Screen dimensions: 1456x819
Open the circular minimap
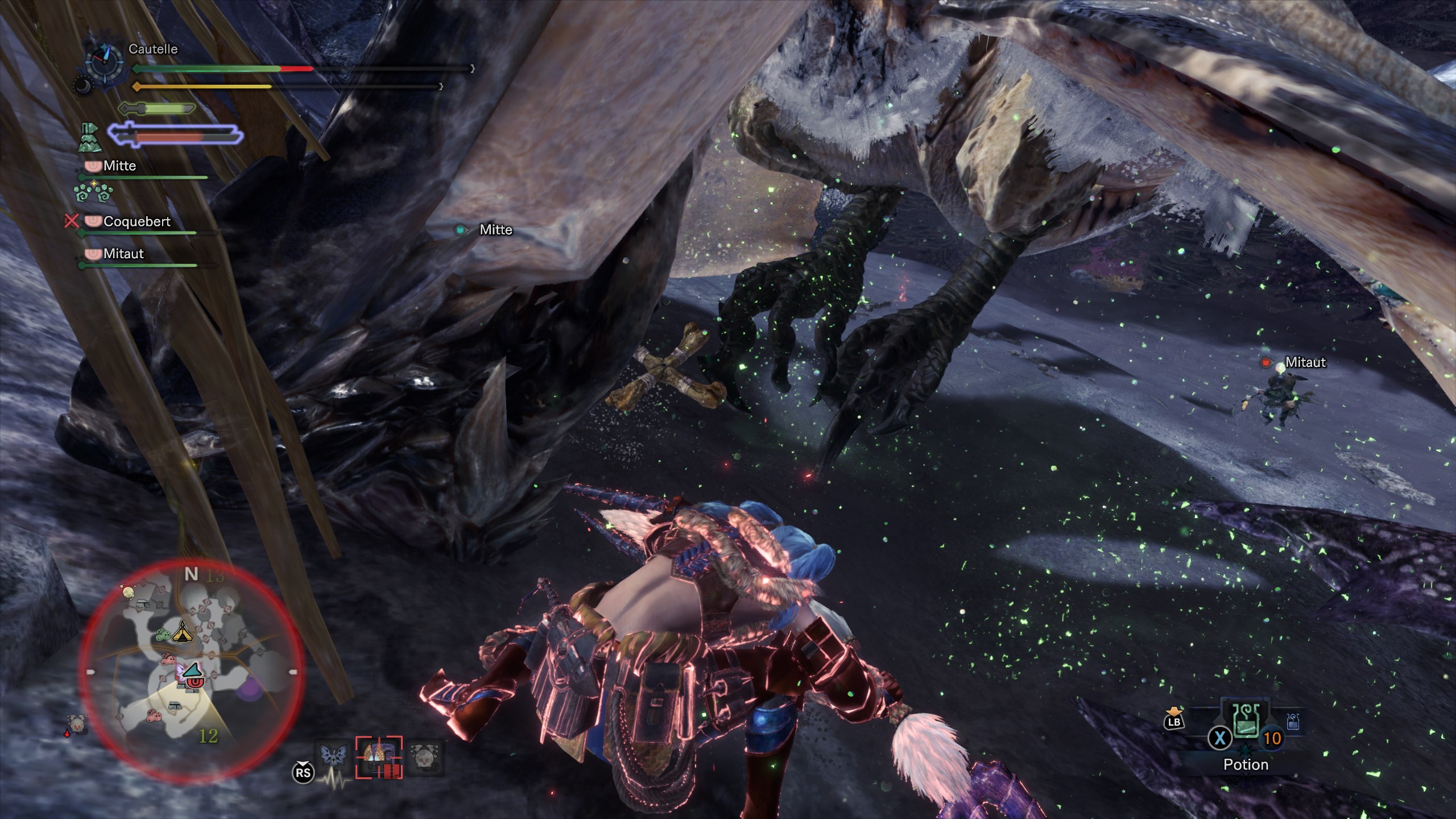pyautogui.click(x=191, y=671)
